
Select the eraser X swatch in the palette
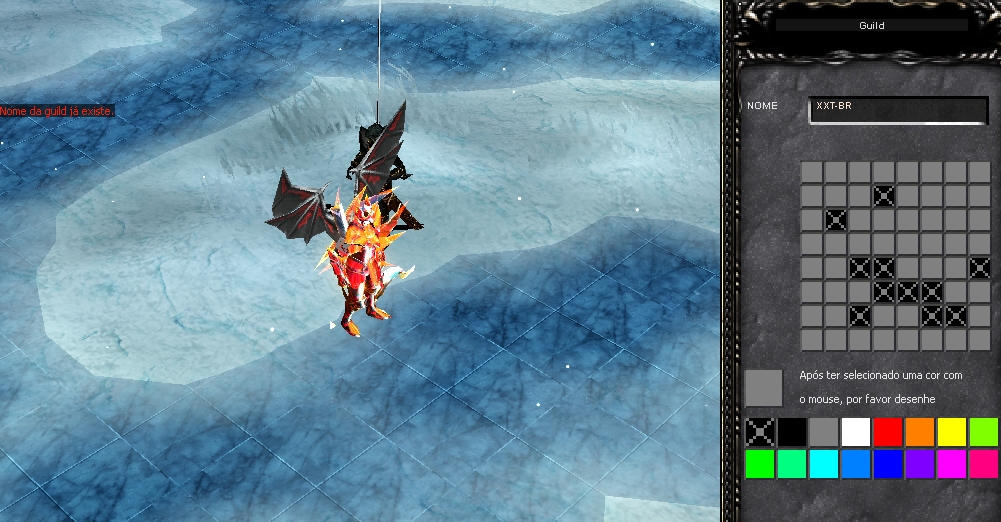tap(760, 432)
